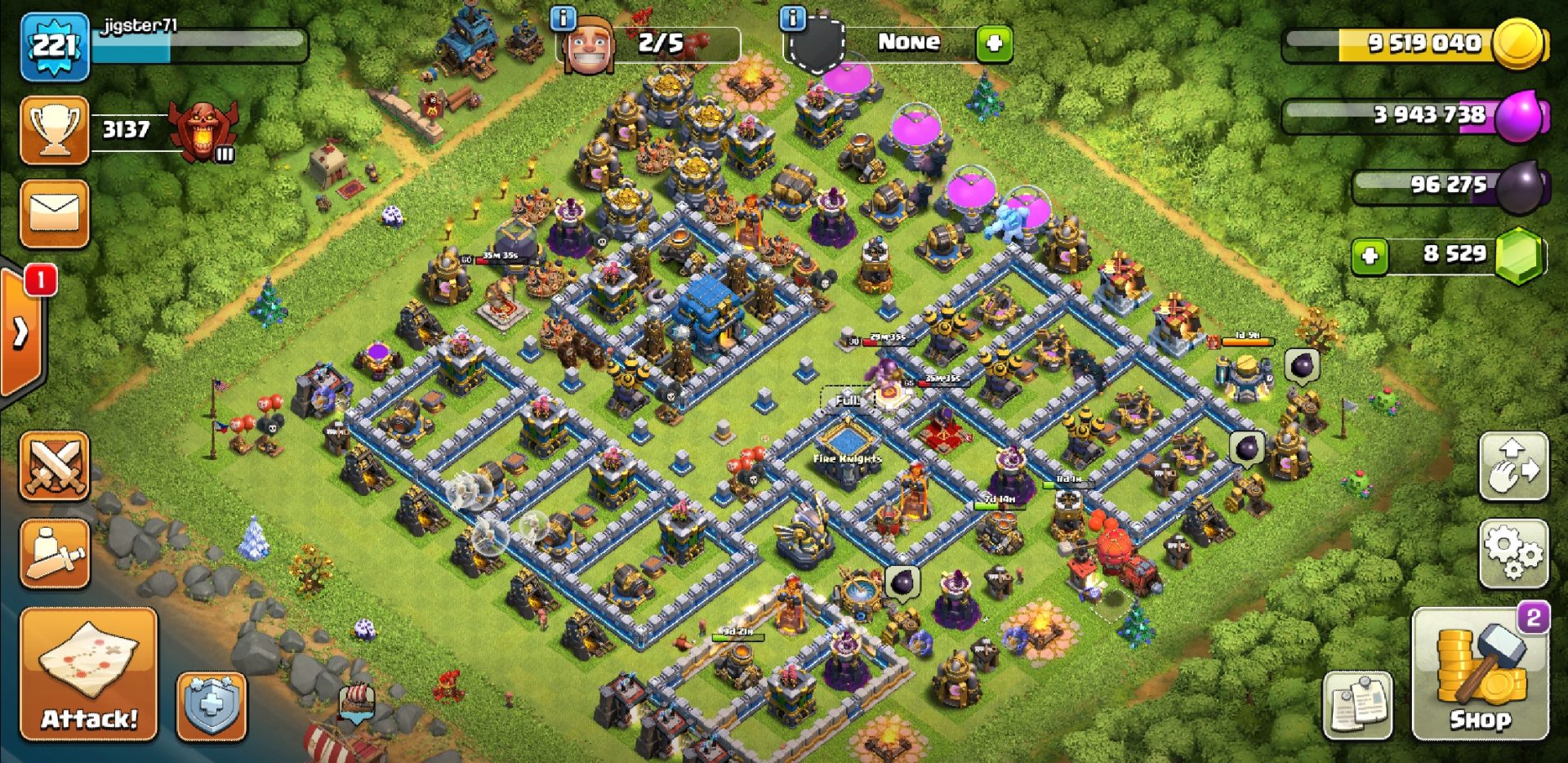Add gems with the green plus
Image resolution: width=1568 pixels, height=763 pixels.
(x=1370, y=257)
